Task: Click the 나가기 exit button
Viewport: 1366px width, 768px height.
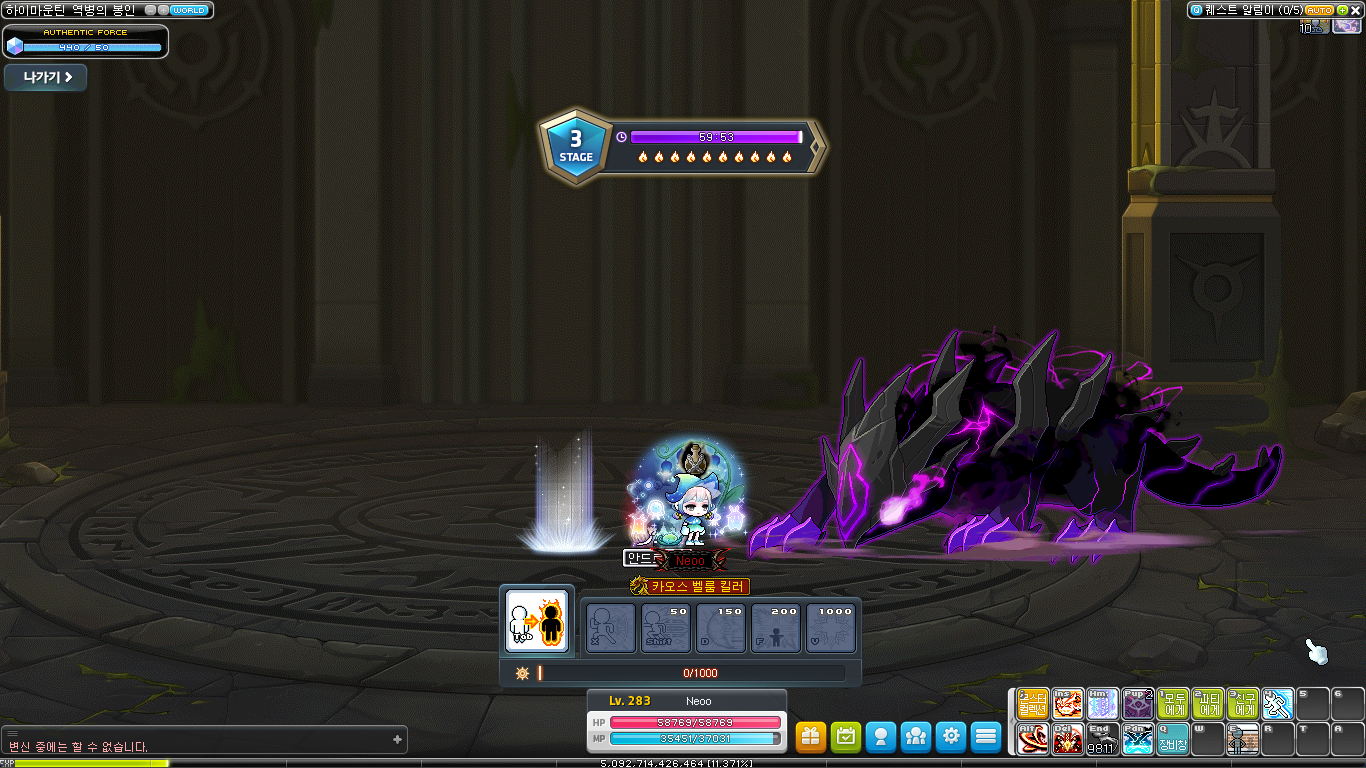Action: tap(46, 78)
